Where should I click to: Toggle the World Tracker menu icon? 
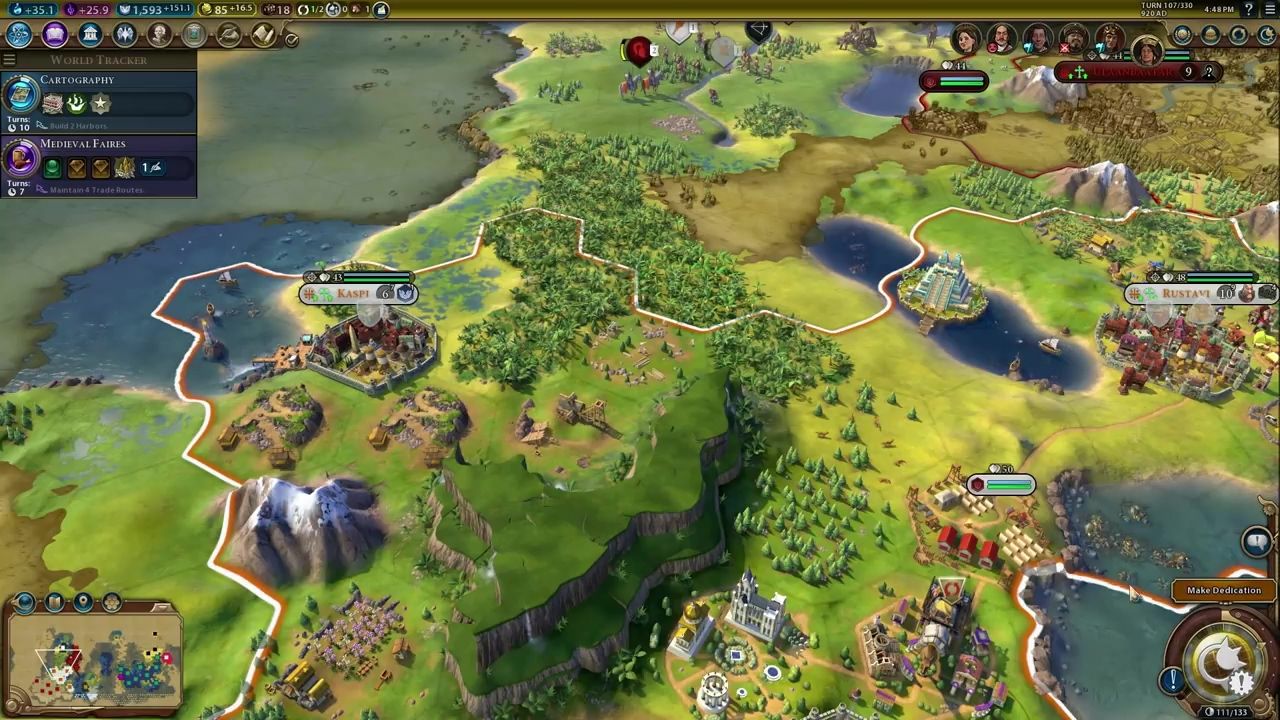pos(9,60)
